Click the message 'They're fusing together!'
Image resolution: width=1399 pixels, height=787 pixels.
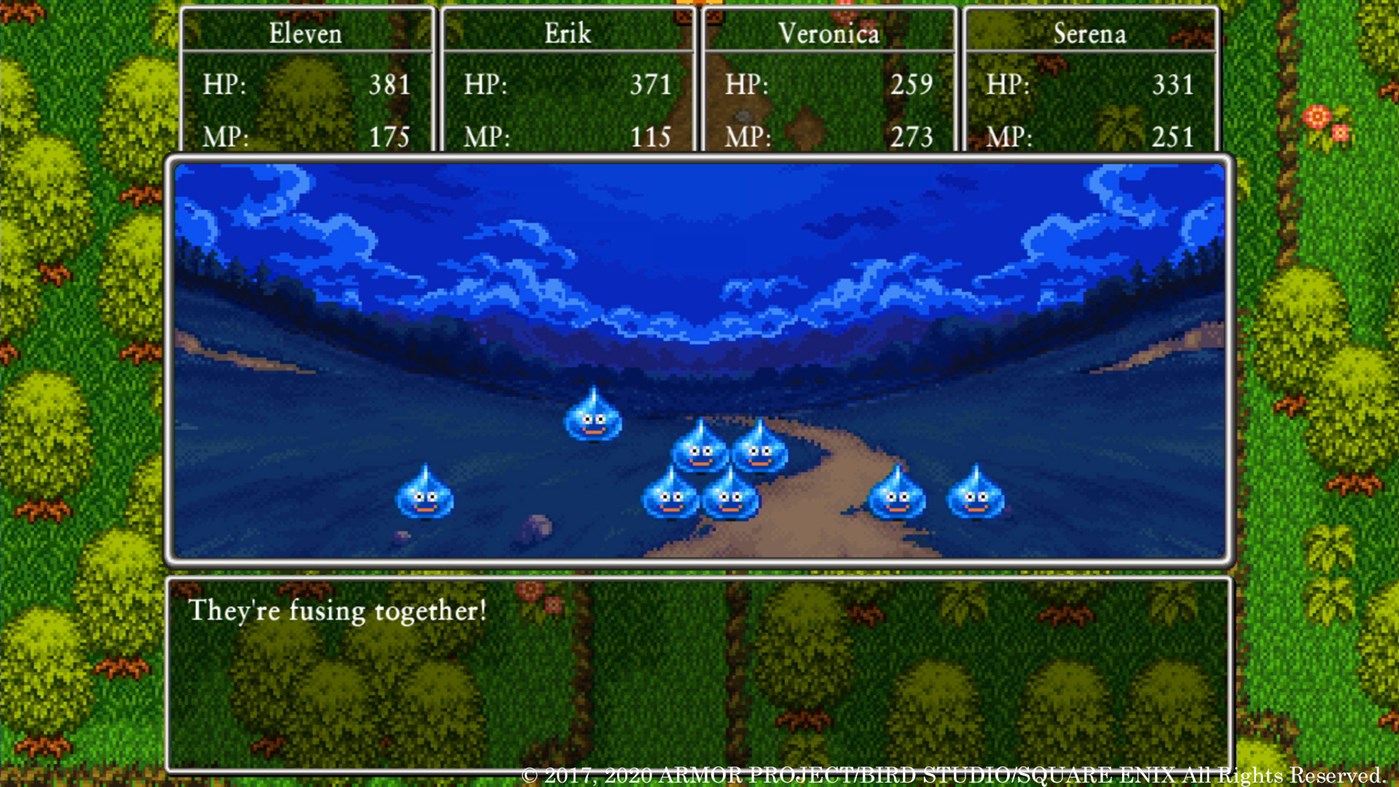[337, 610]
